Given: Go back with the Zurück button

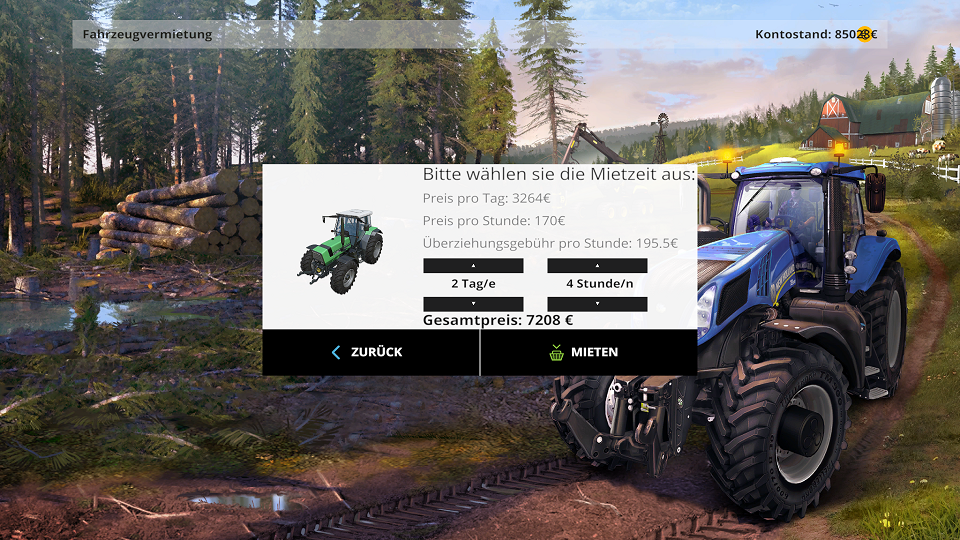Looking at the screenshot, I should tap(370, 352).
